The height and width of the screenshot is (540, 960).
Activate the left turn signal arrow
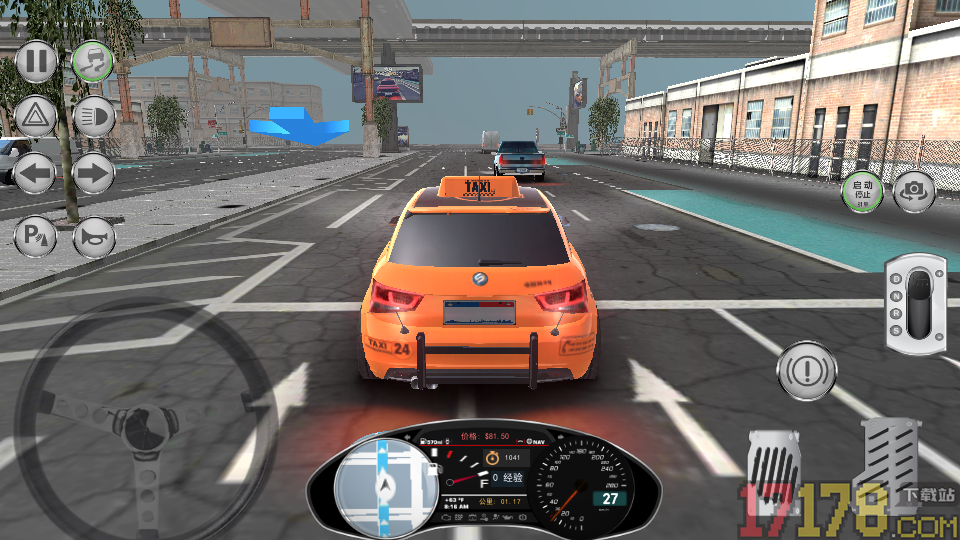tap(36, 174)
